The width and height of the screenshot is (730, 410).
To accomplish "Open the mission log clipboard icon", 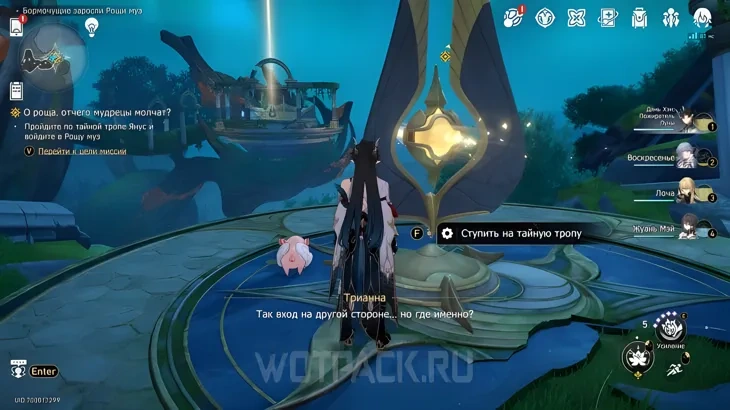I will click(x=16, y=91).
